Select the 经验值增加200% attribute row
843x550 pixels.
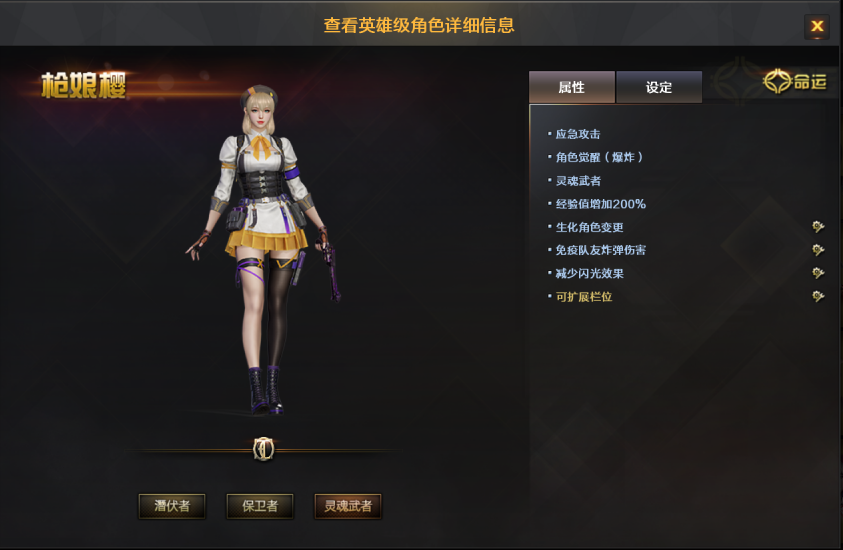pos(600,204)
